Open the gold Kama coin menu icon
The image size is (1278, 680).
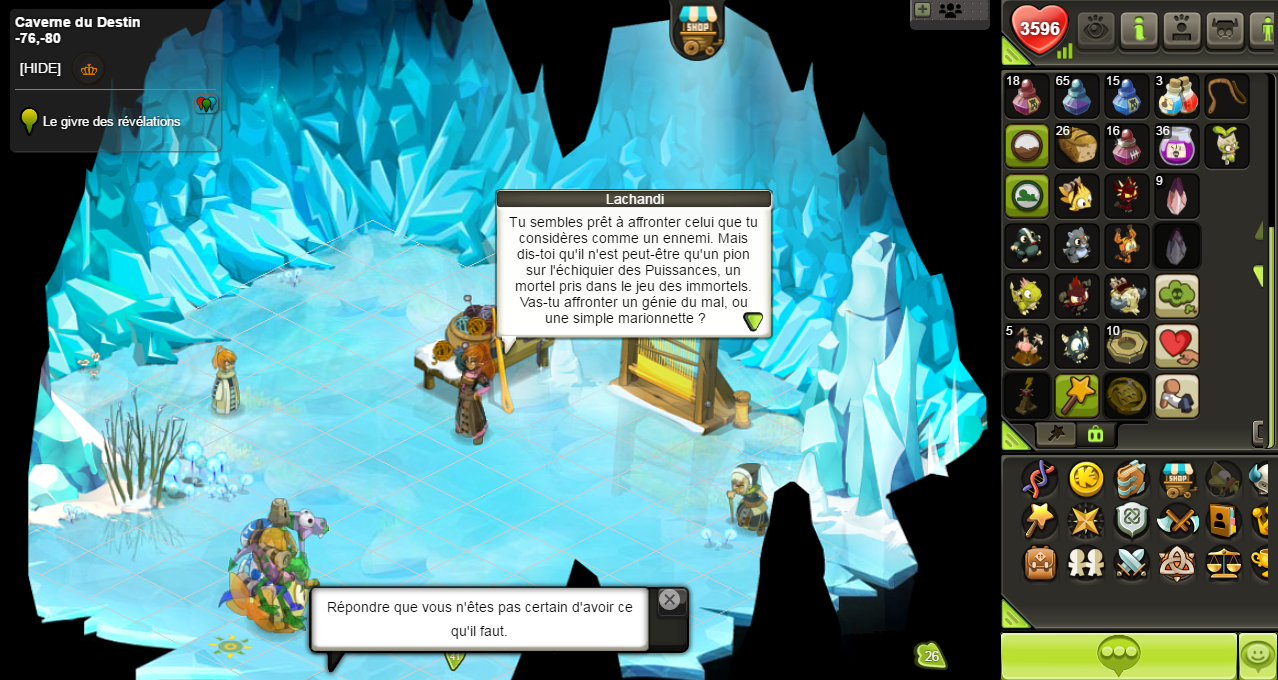coord(1086,479)
